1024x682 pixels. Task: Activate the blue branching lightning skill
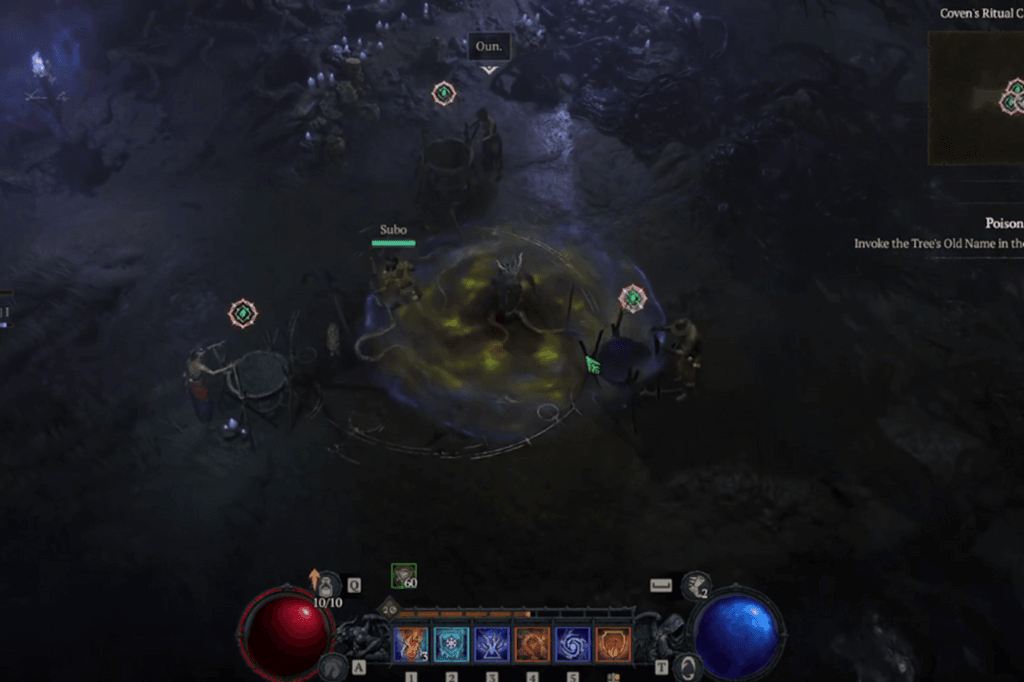[492, 644]
